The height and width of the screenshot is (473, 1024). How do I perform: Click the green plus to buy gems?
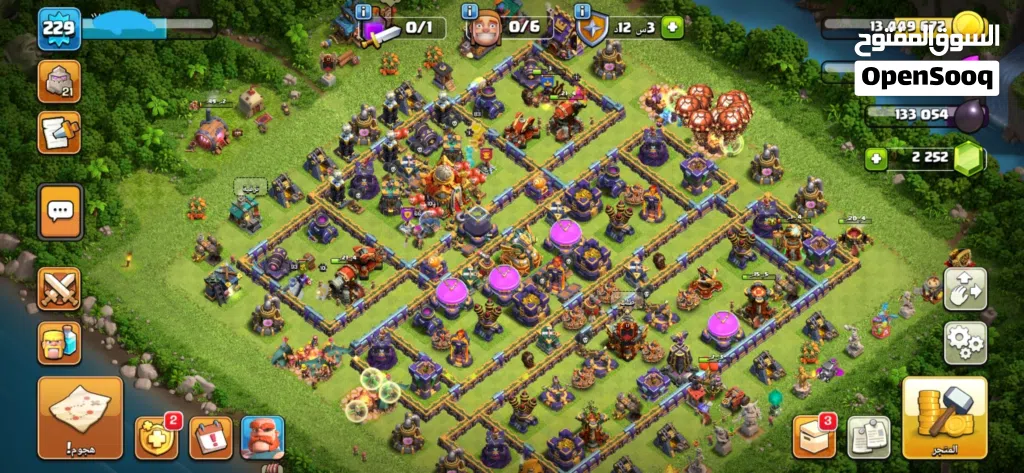878,157
